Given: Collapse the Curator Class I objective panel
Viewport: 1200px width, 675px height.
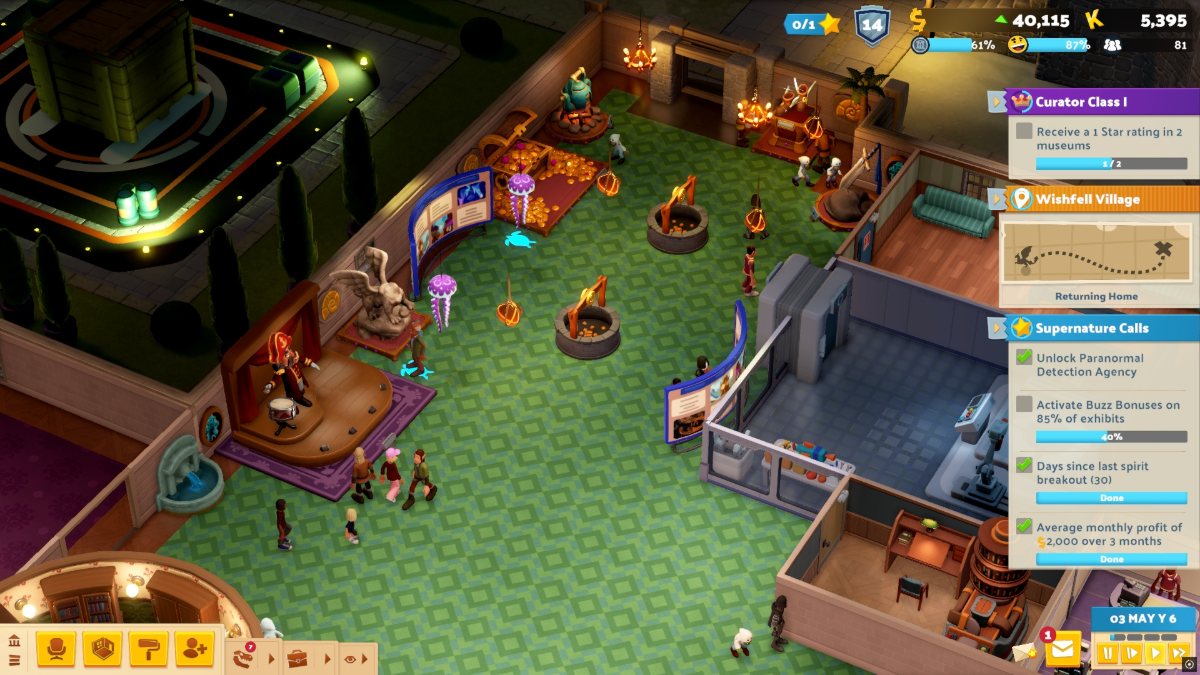Looking at the screenshot, I should pyautogui.click(x=997, y=101).
